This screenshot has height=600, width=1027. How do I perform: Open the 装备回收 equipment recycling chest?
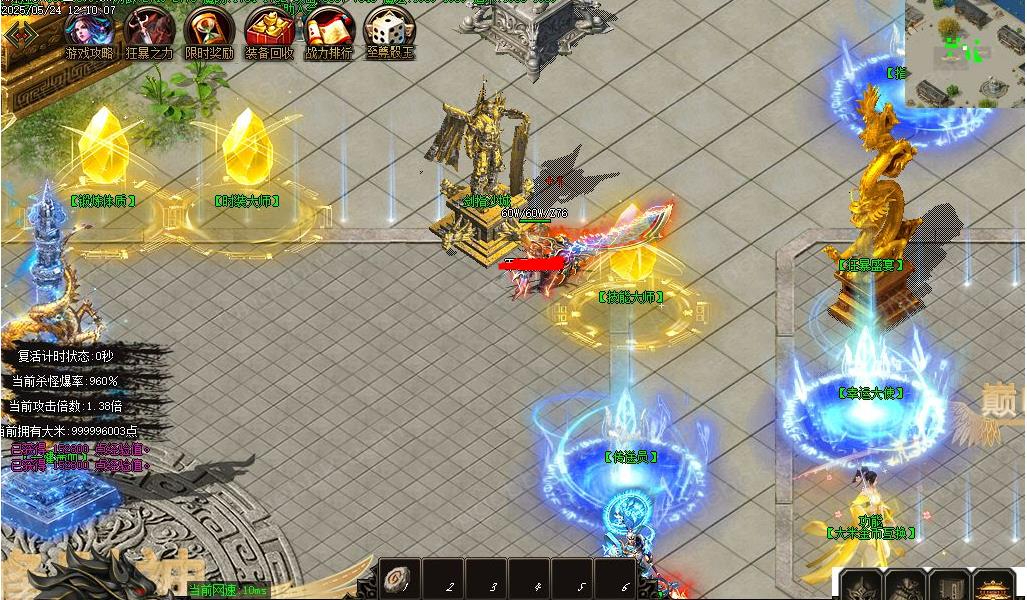click(x=269, y=30)
